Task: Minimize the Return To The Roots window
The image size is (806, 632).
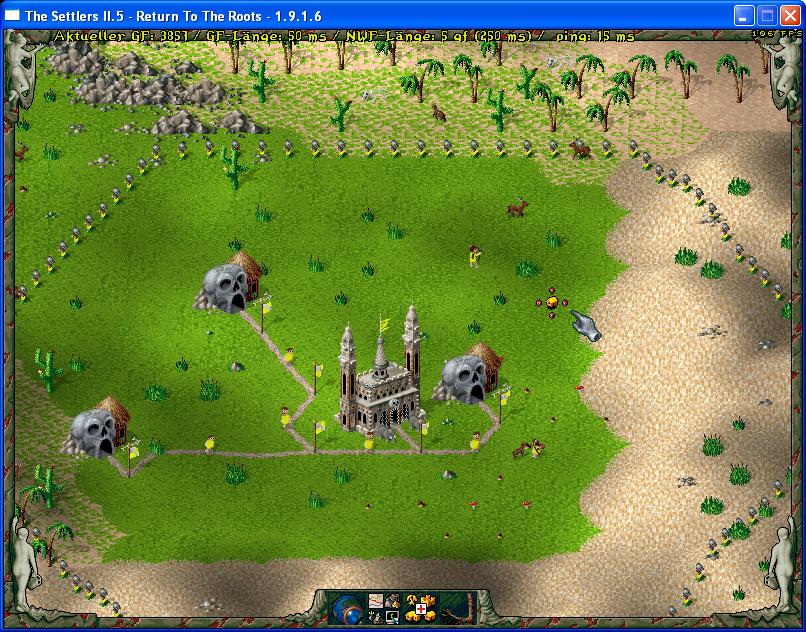Action: (743, 15)
